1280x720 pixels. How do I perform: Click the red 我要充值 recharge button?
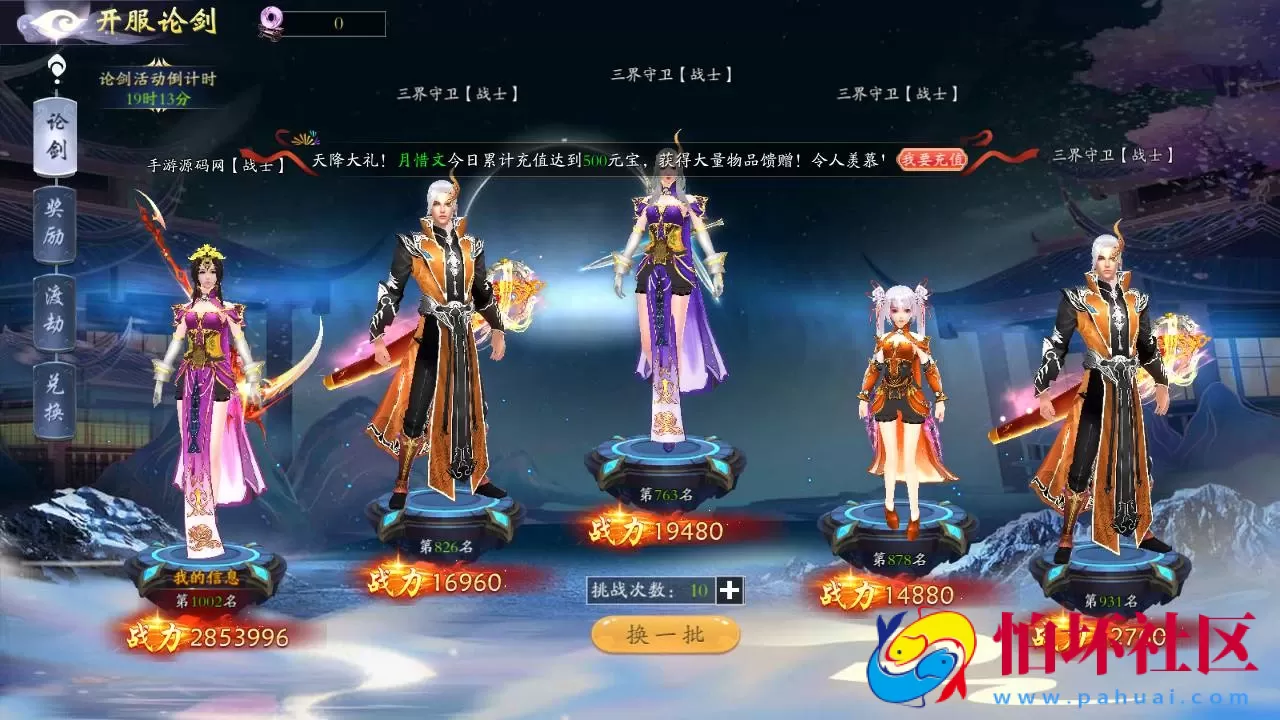930,160
